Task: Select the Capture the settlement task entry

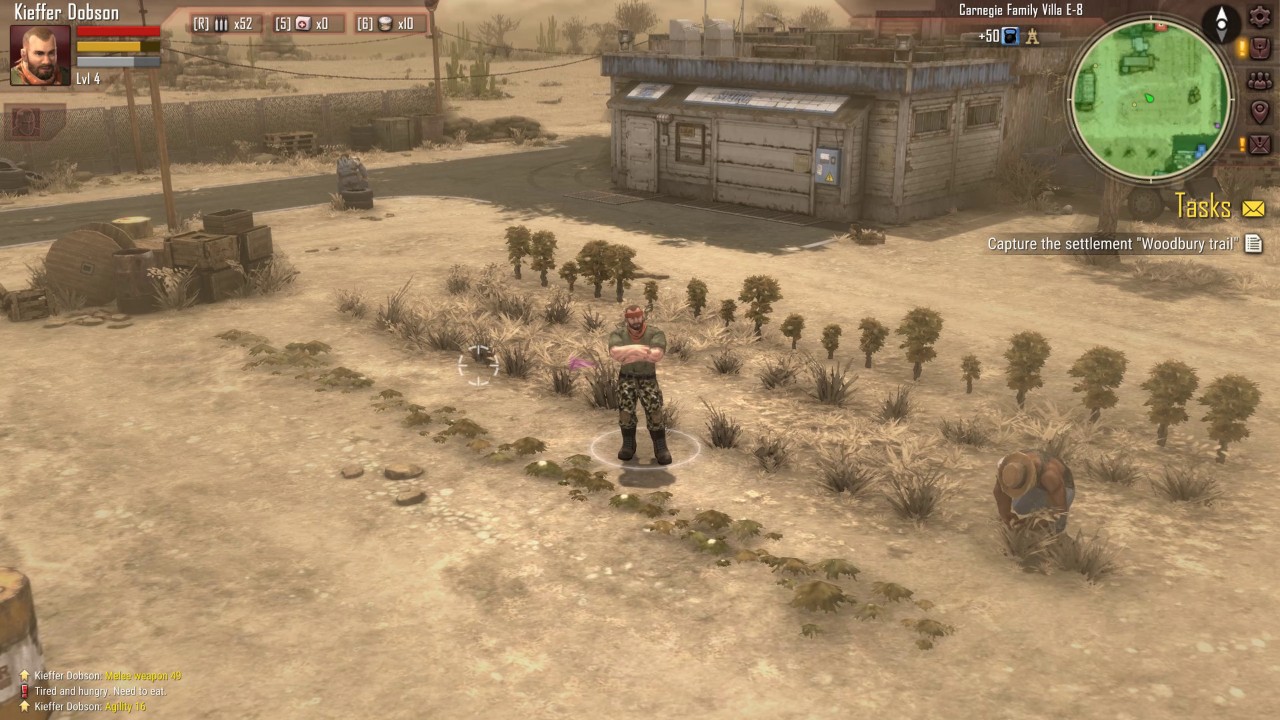Action: pyautogui.click(x=1112, y=244)
